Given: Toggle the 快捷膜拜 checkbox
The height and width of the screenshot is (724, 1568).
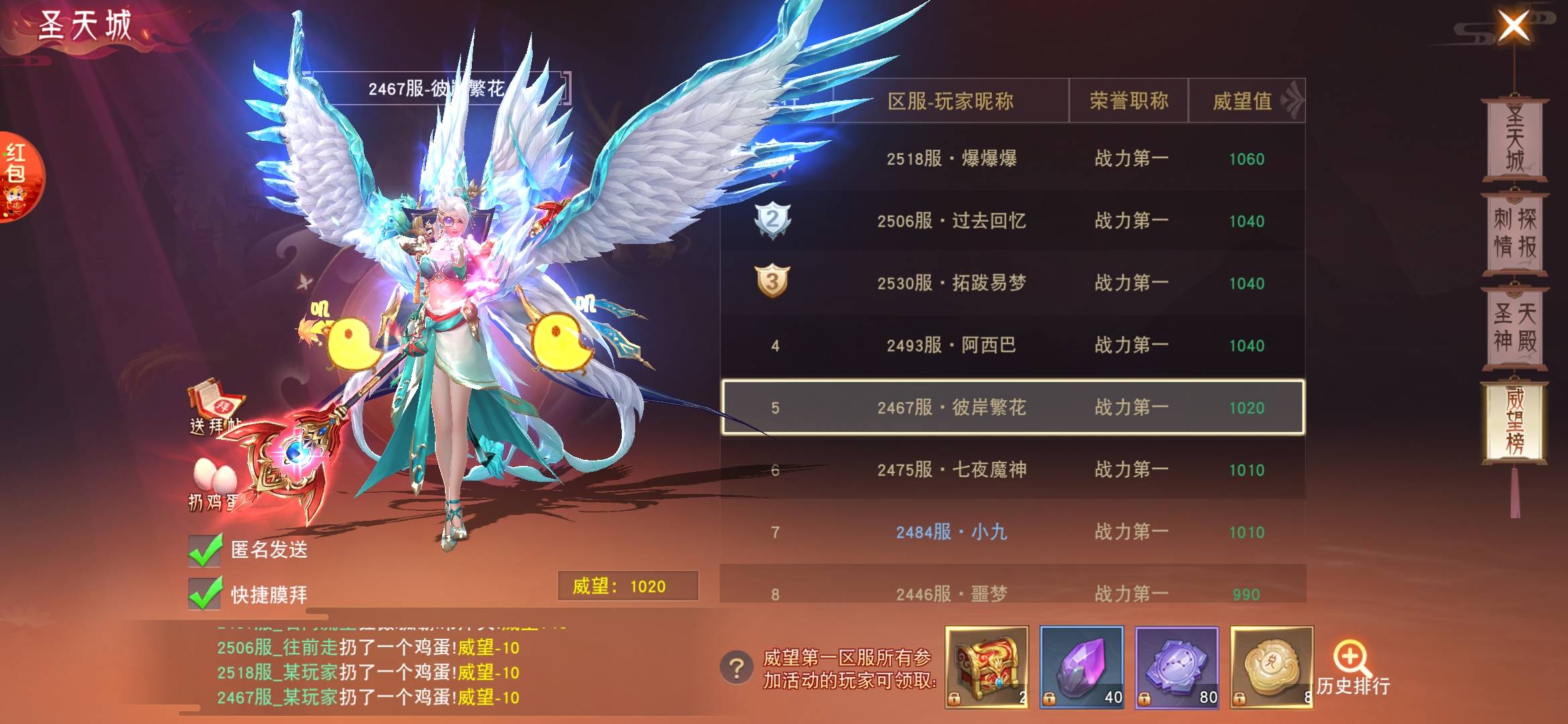Looking at the screenshot, I should (x=206, y=594).
